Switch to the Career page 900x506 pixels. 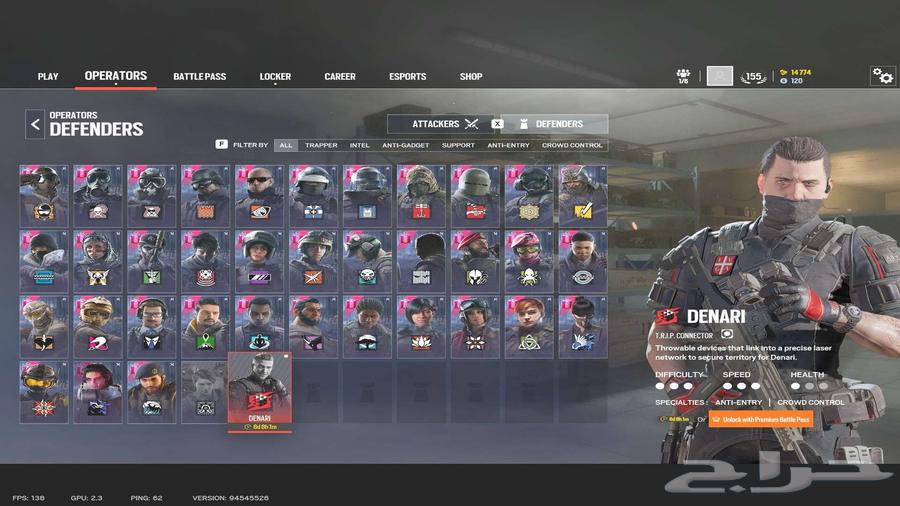pos(340,77)
